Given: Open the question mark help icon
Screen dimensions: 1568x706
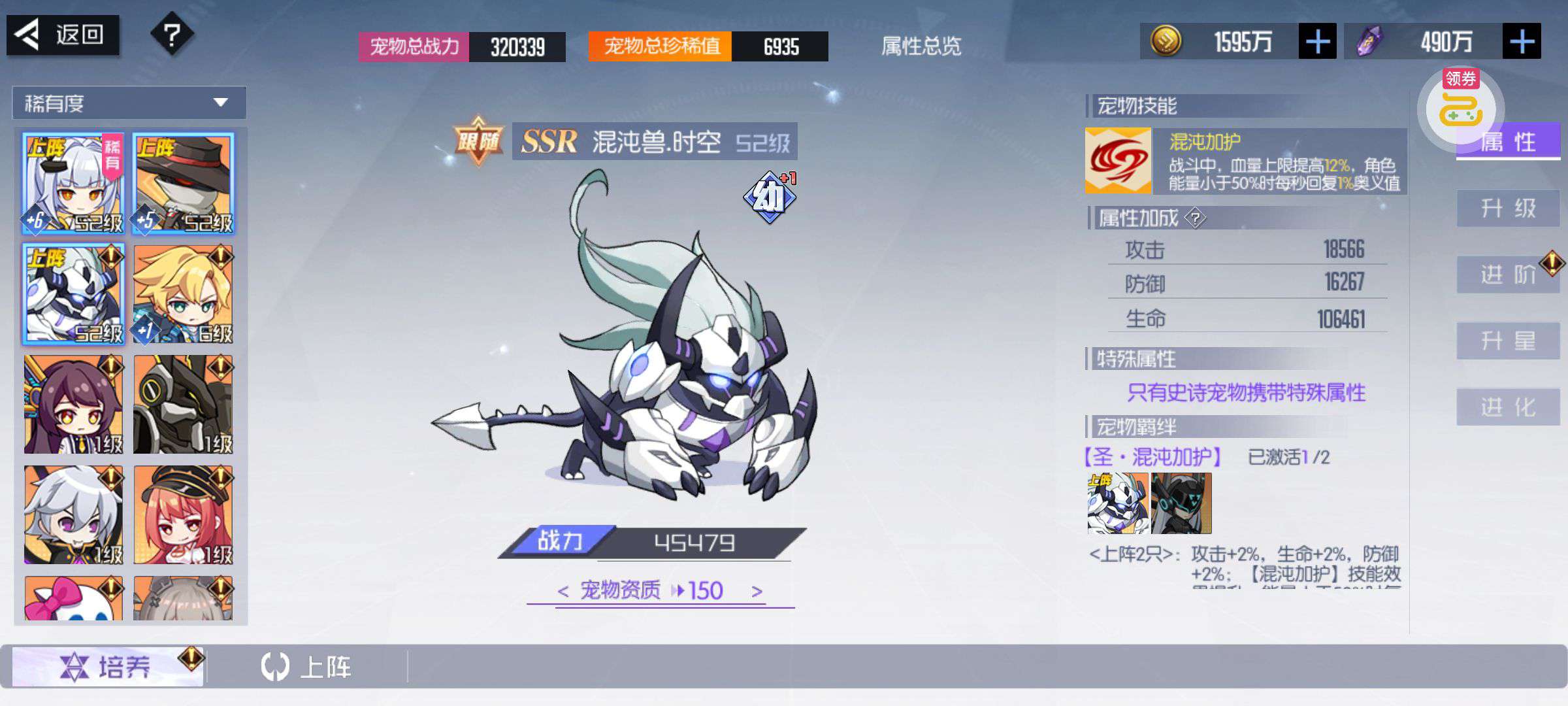Looking at the screenshot, I should point(172,35).
